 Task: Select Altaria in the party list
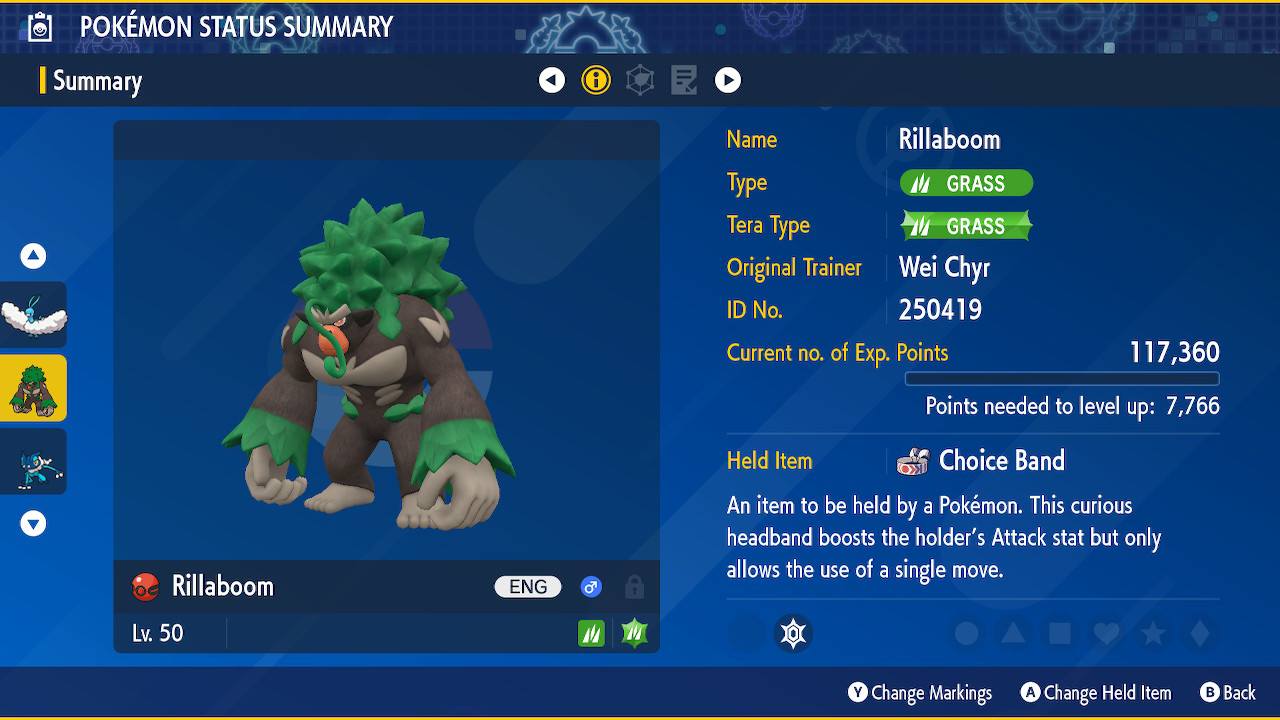(34, 315)
